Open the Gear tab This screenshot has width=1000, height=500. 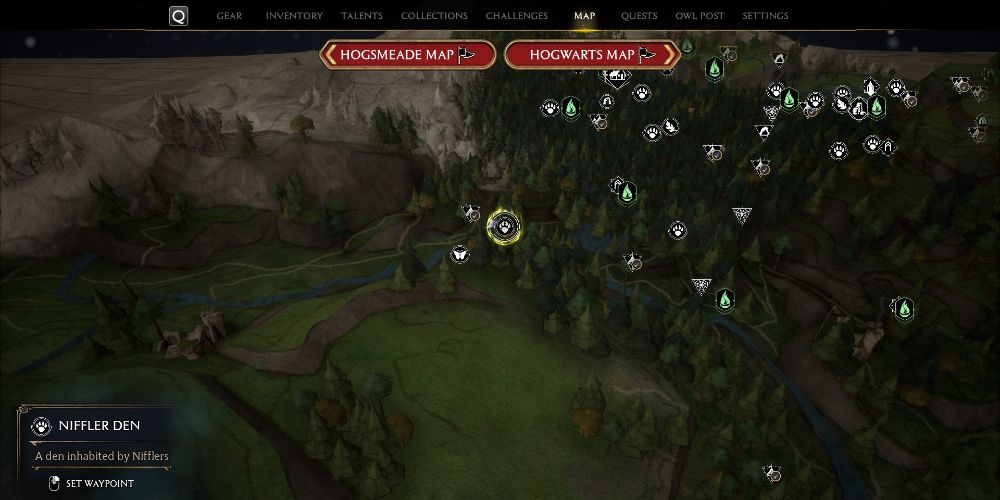[230, 16]
